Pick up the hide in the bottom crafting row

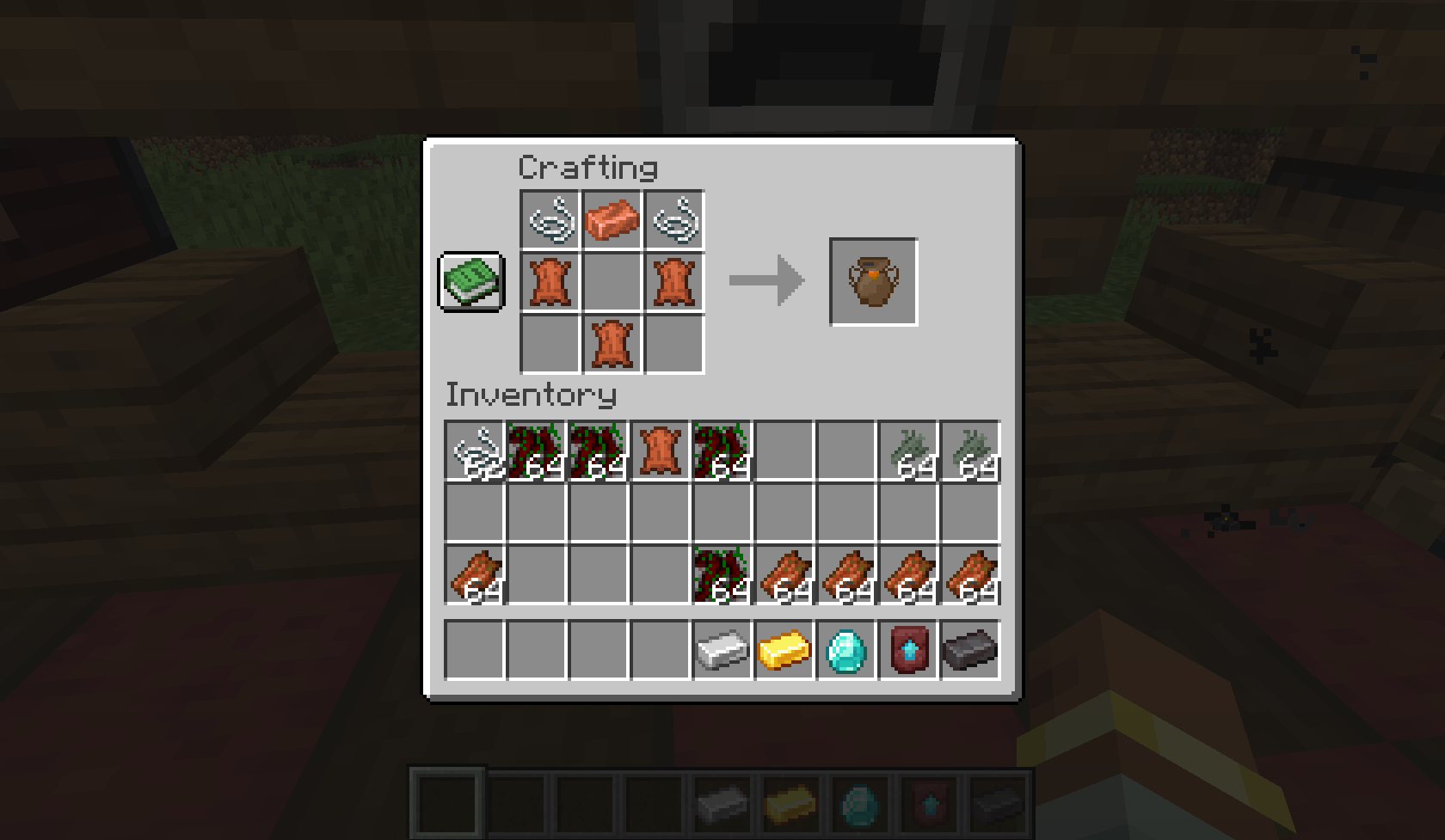pyautogui.click(x=611, y=343)
